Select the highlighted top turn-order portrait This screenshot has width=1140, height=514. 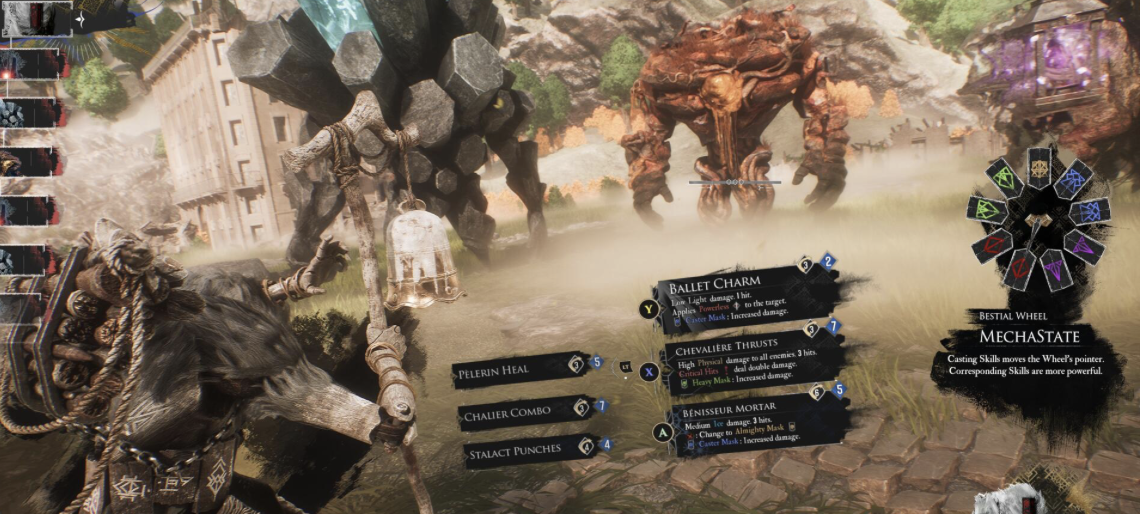coord(33,19)
